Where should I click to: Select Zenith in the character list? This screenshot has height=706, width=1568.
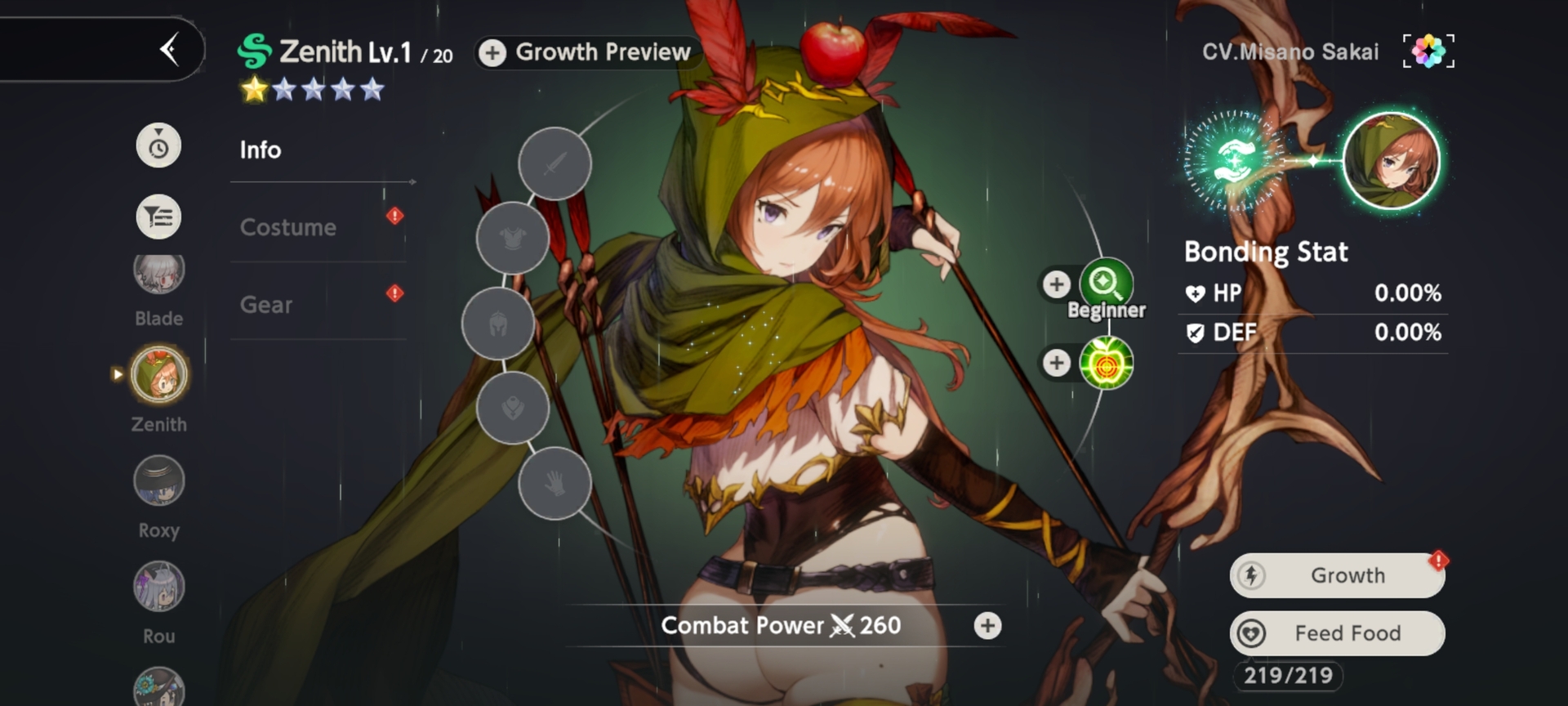pyautogui.click(x=159, y=376)
